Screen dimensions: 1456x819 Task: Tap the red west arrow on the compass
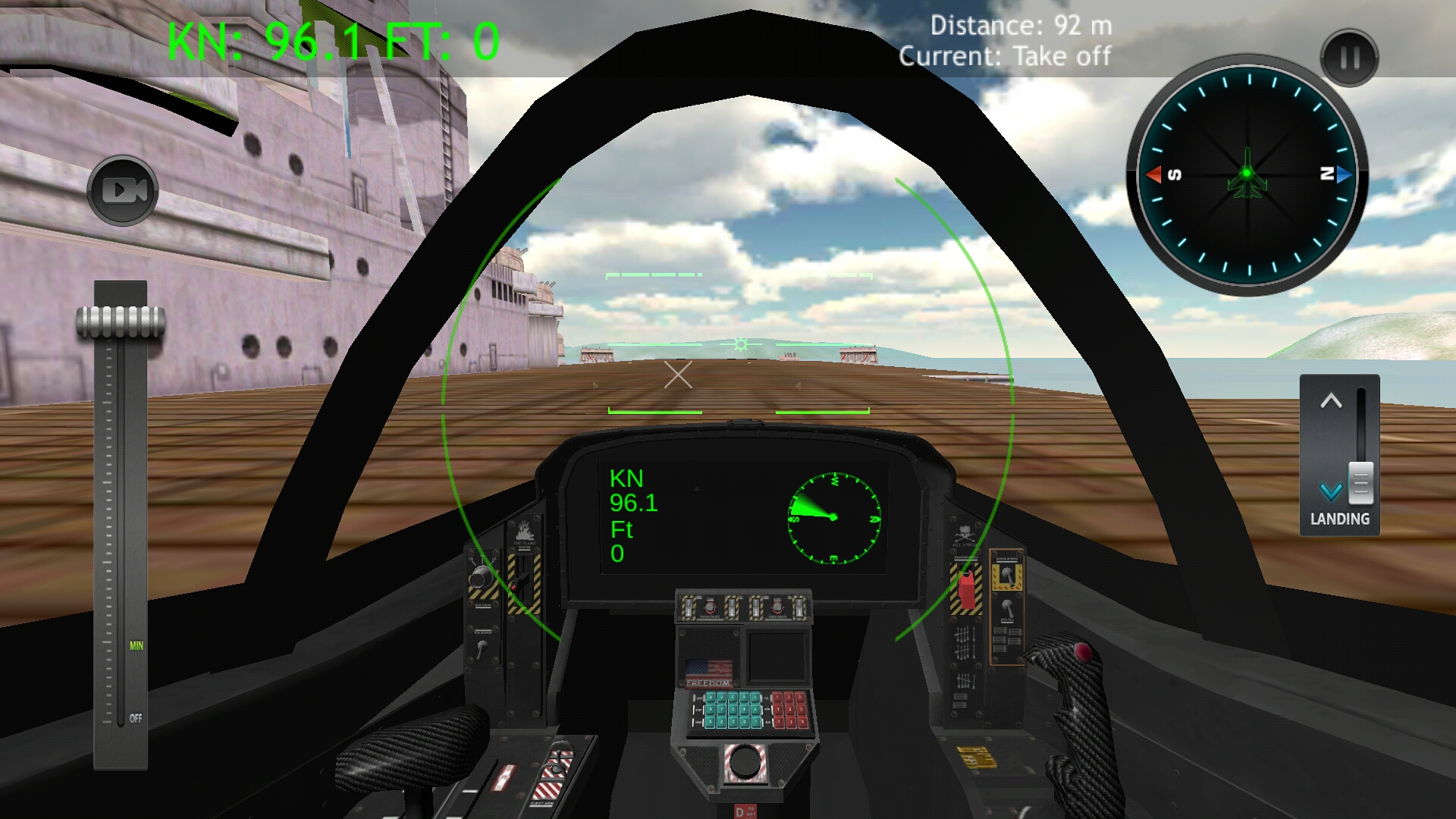[x=1153, y=174]
